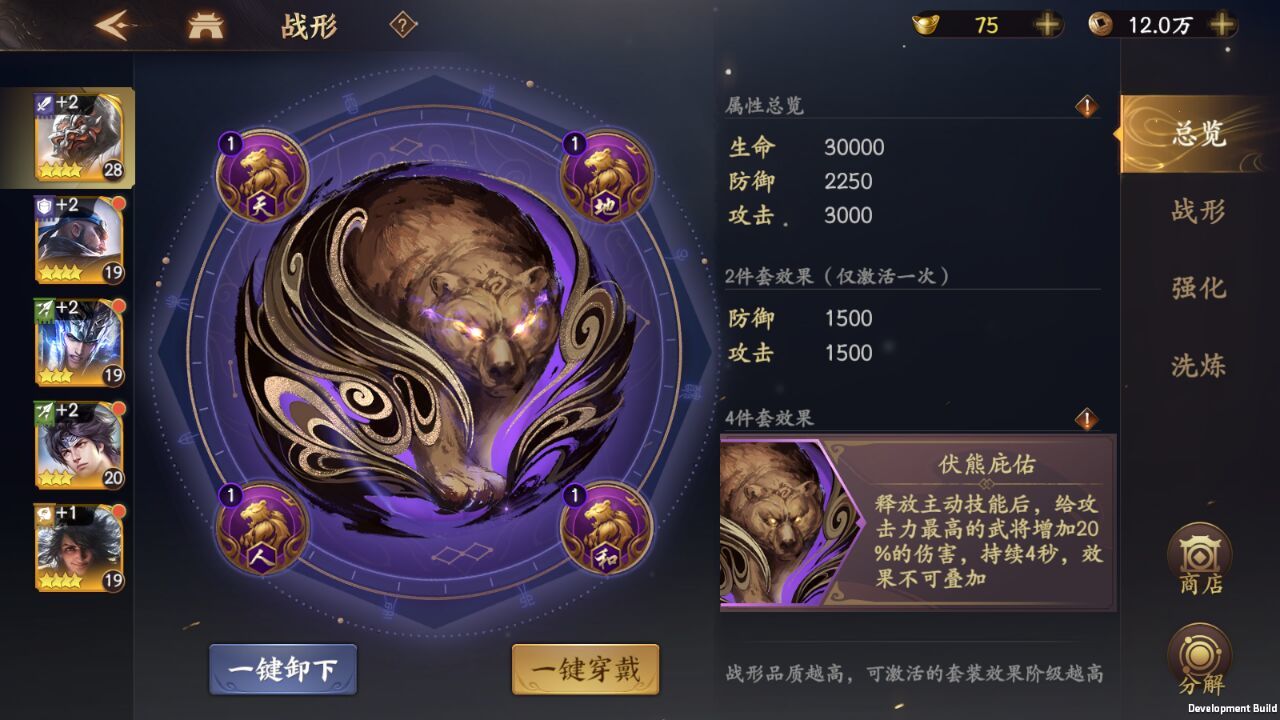Switch to the 强化 tab

(x=1198, y=289)
